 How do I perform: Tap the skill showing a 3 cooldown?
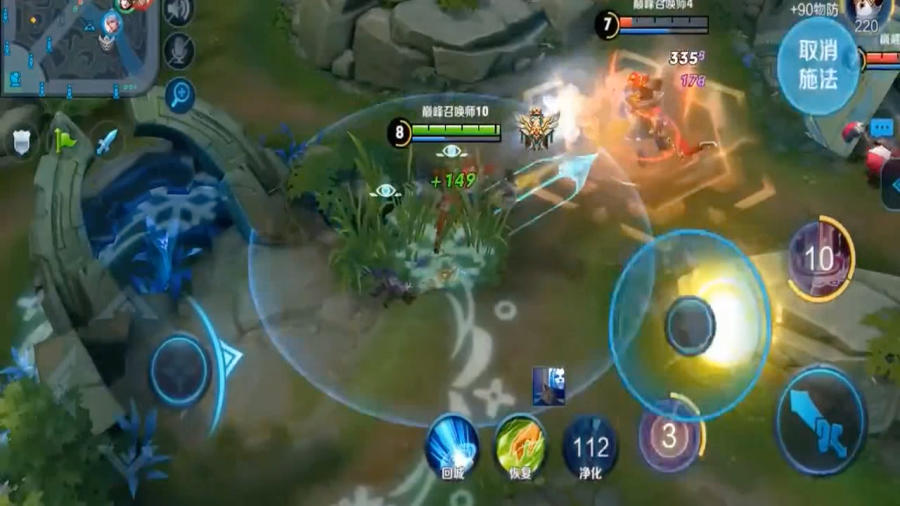(x=669, y=436)
